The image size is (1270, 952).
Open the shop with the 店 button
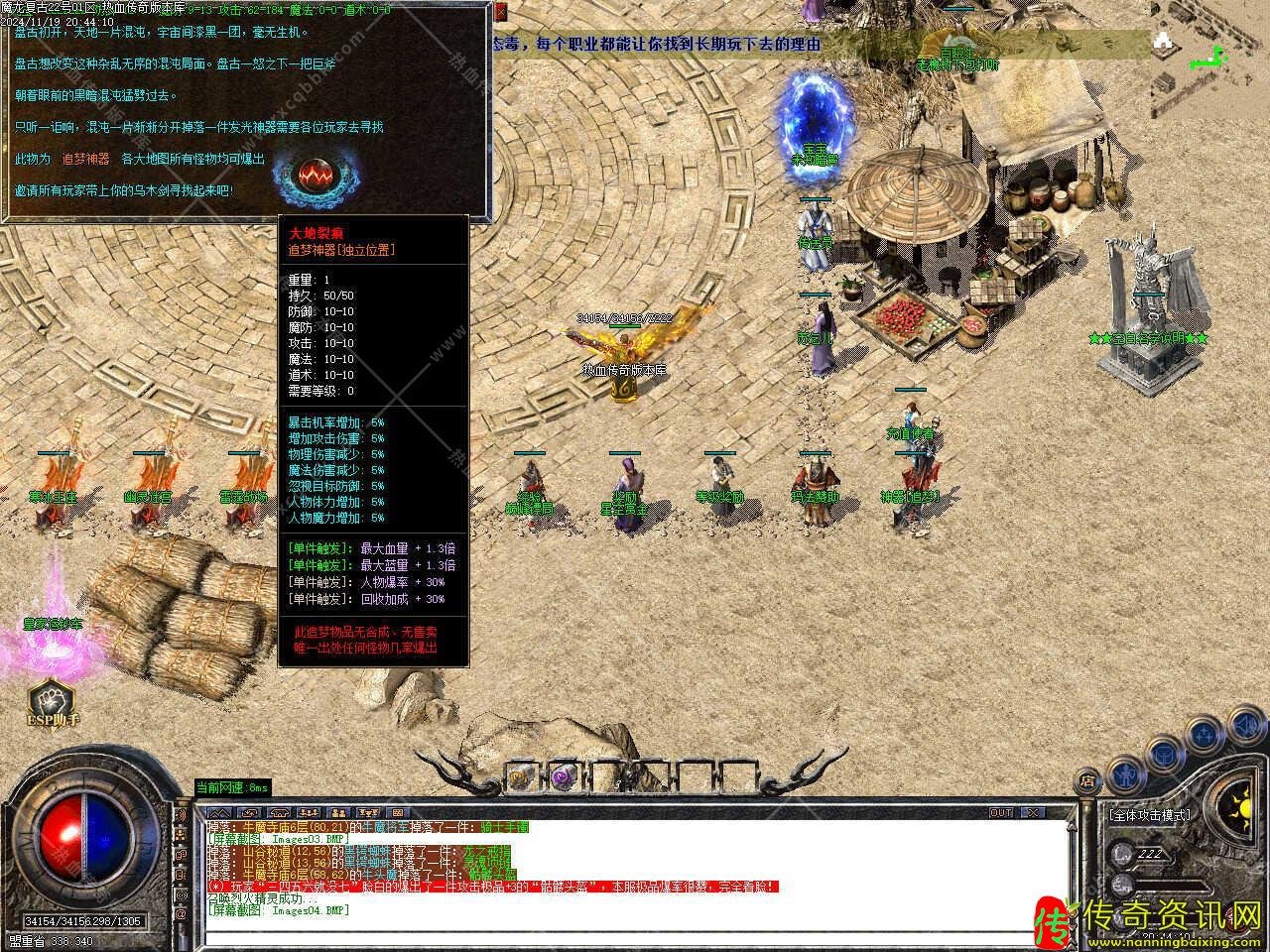click(x=1088, y=780)
